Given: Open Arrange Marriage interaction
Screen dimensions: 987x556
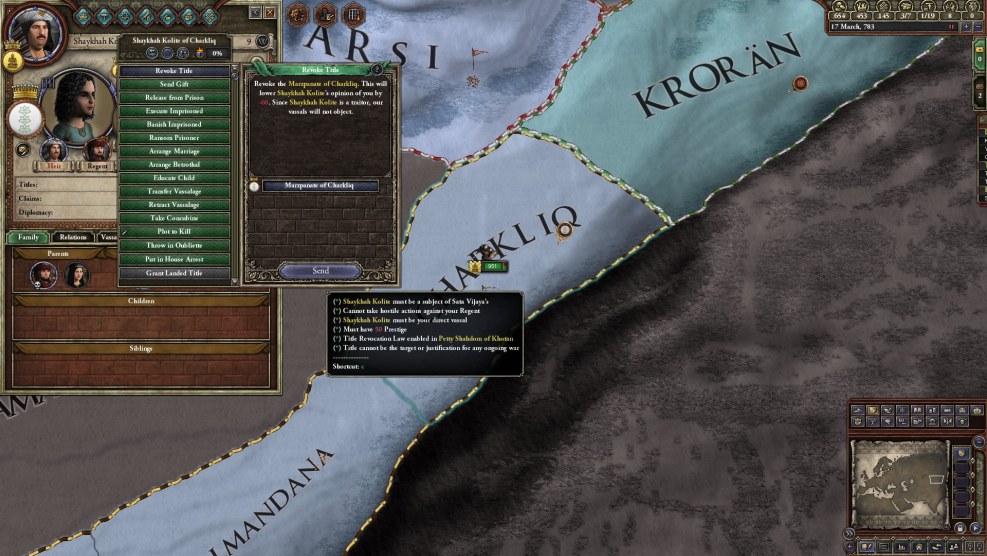Looking at the screenshot, I should [174, 151].
